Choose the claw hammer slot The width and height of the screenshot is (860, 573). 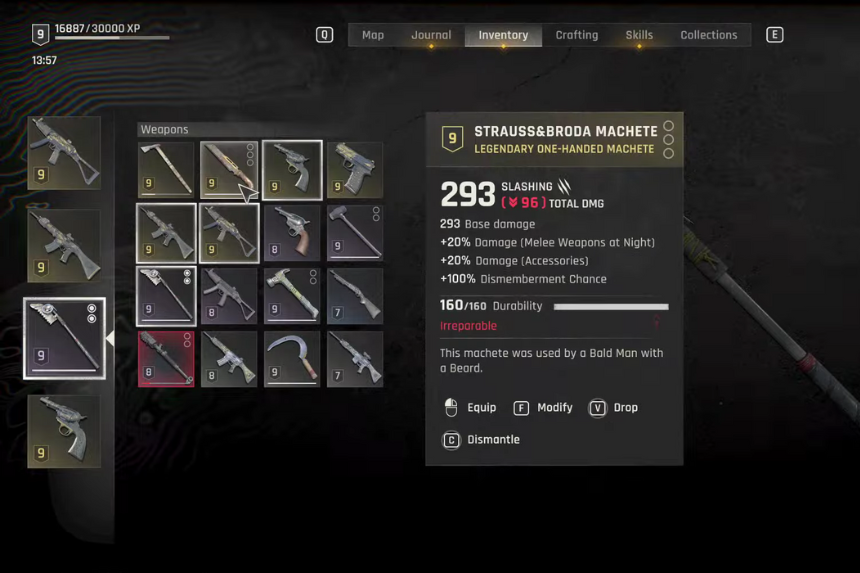[x=292, y=296]
